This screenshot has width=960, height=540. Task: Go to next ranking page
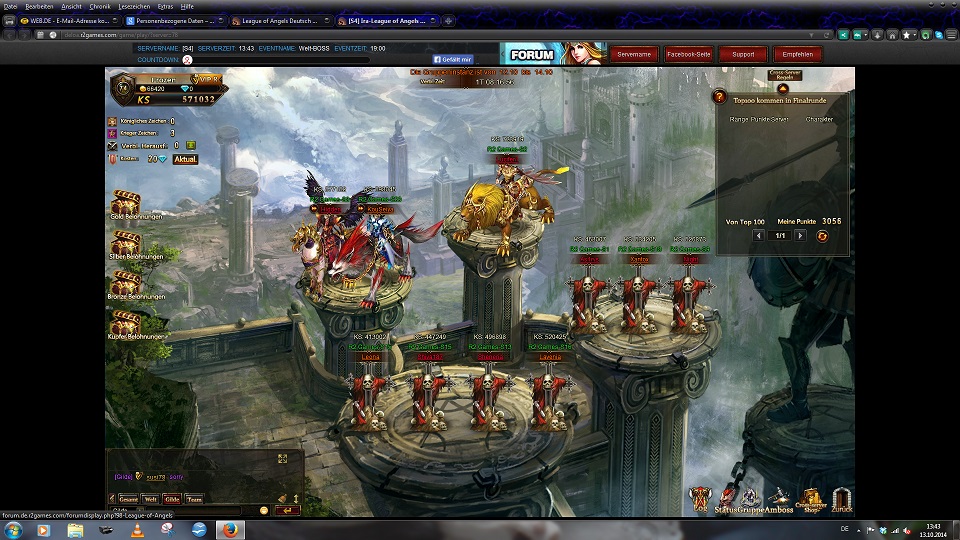(801, 236)
